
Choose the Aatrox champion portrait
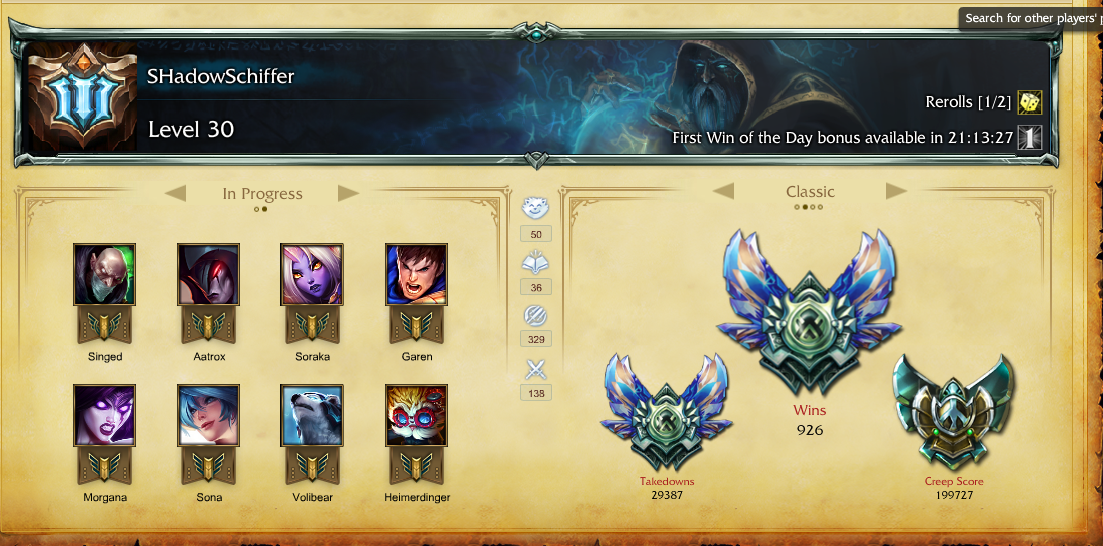click(x=208, y=274)
